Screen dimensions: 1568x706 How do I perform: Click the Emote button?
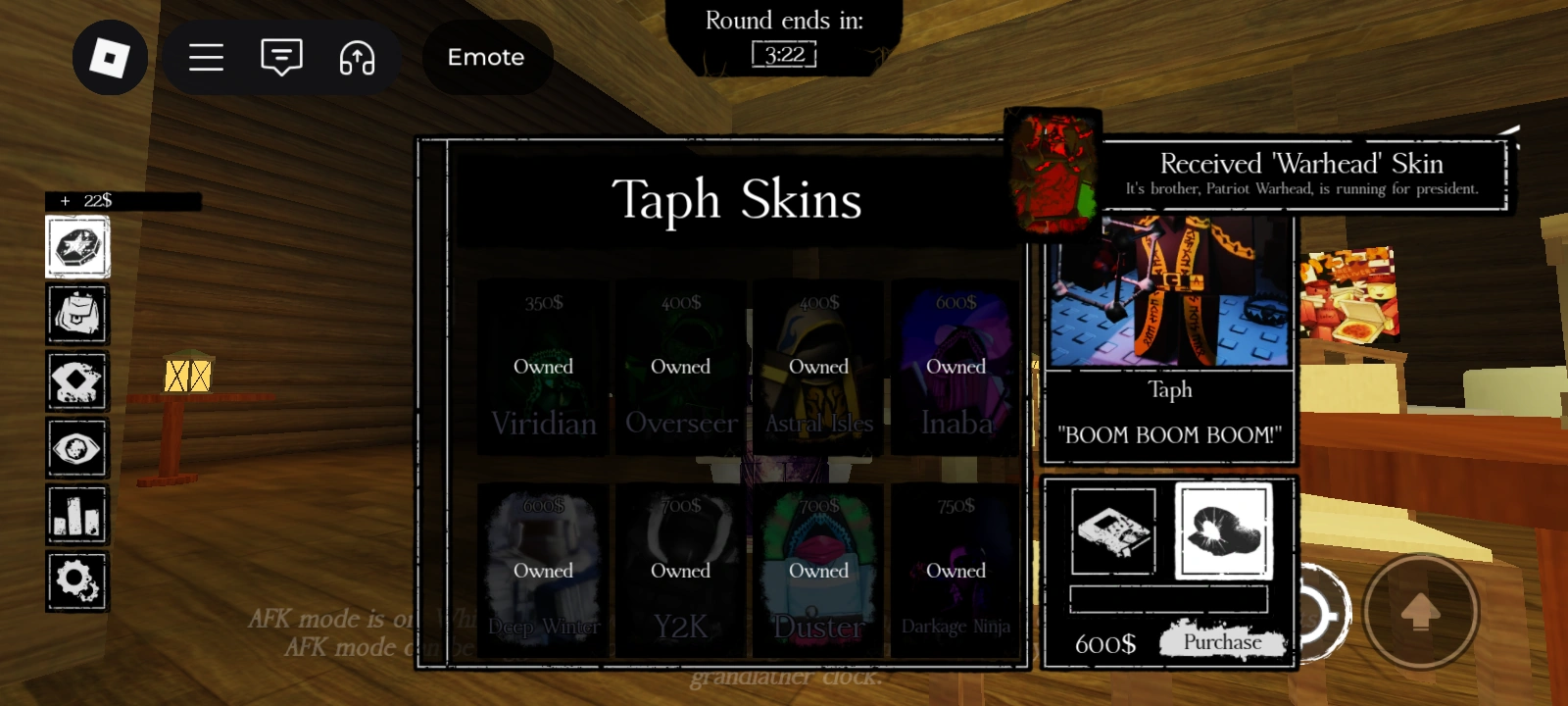(486, 58)
